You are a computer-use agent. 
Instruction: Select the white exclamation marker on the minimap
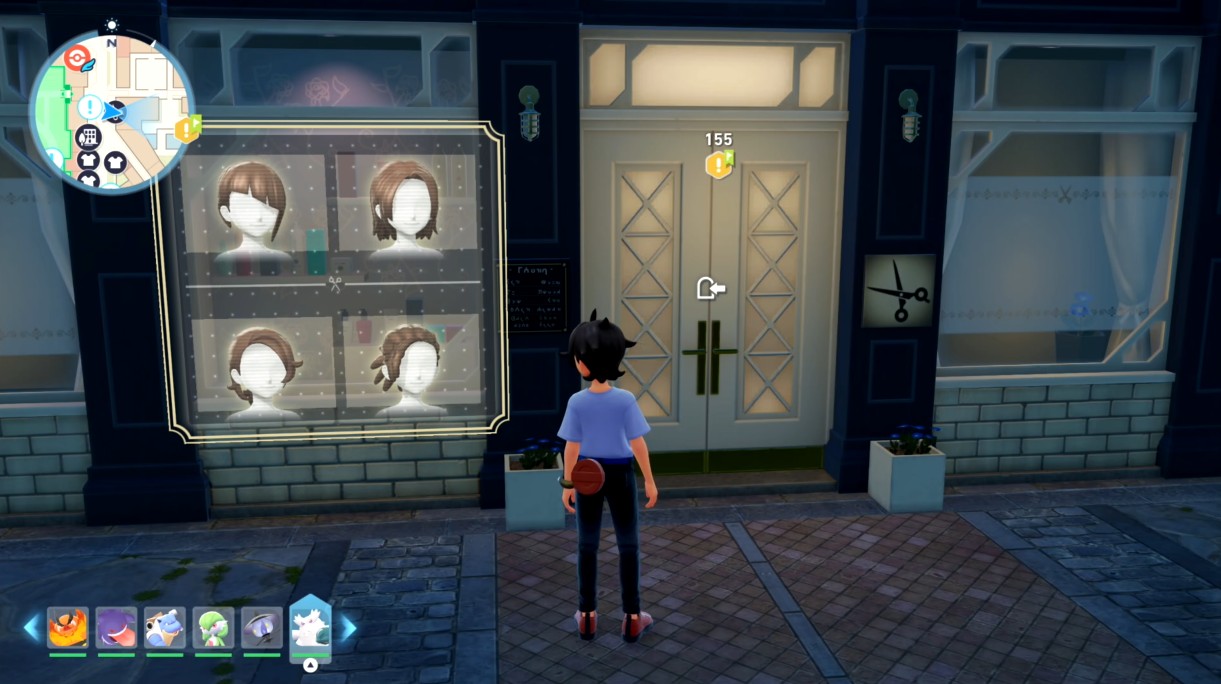(x=91, y=106)
